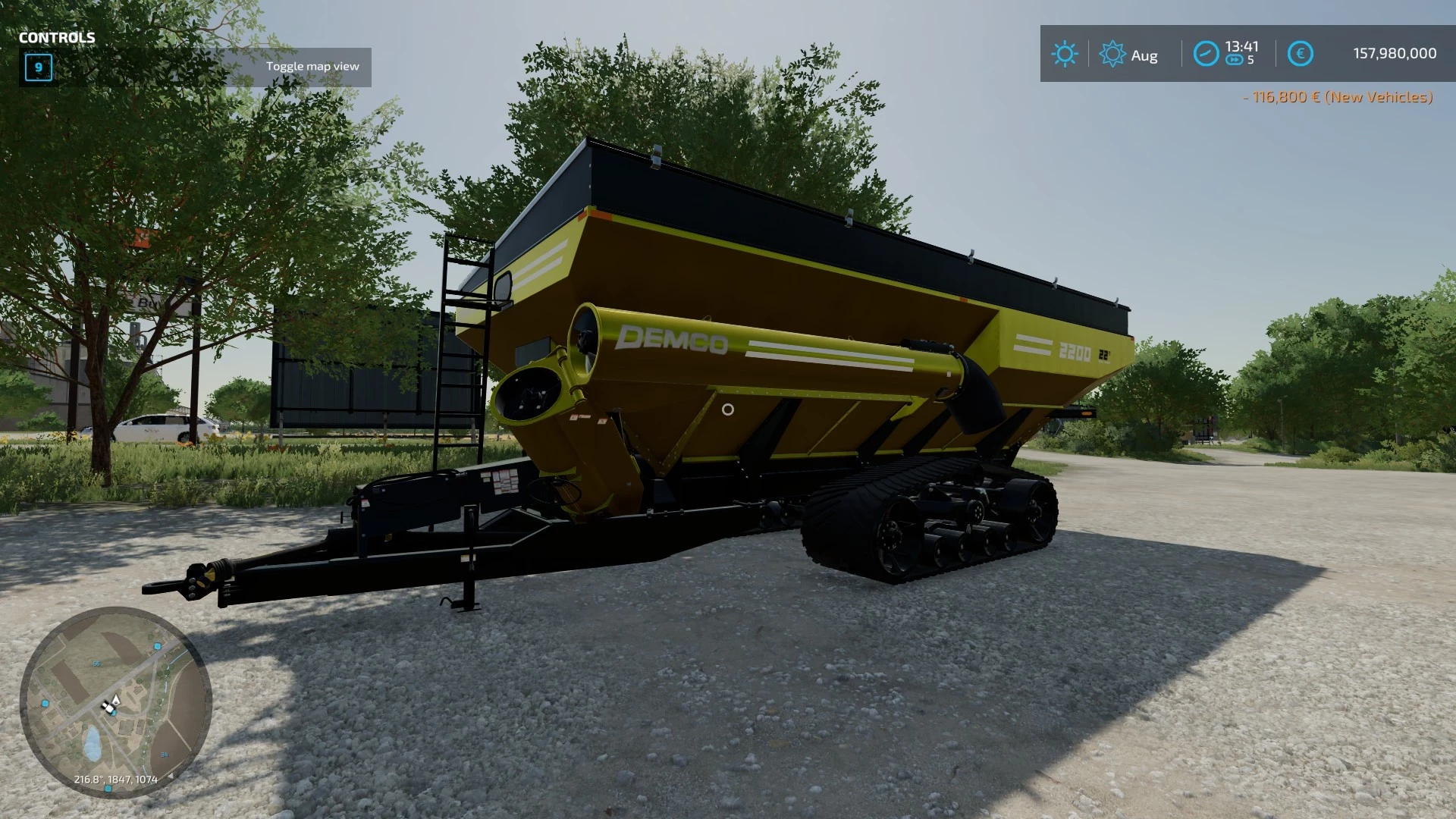Viewport: 1456px width, 819px height.
Task: Toggle the weather display for next day
Action: click(1113, 54)
